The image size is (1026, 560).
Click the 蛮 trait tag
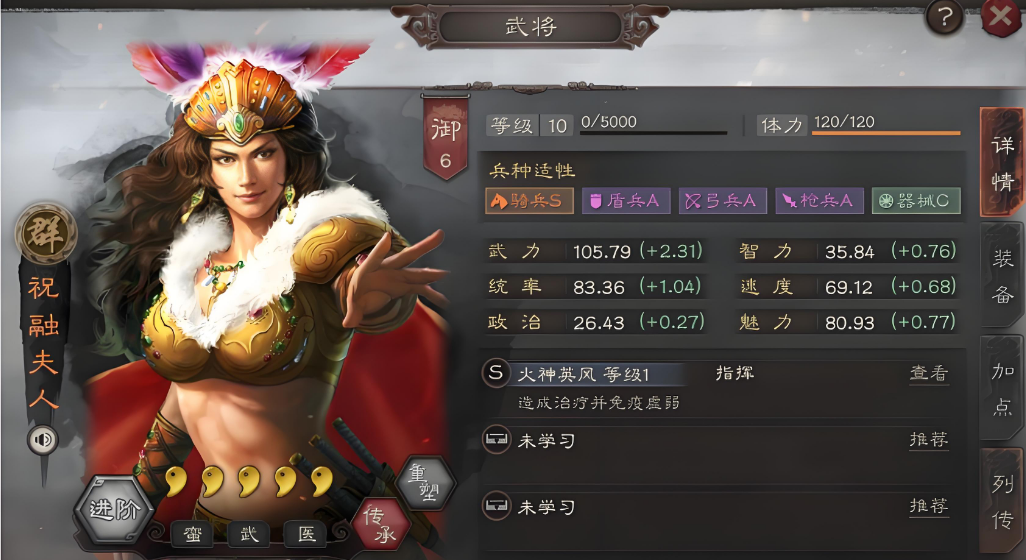click(192, 534)
